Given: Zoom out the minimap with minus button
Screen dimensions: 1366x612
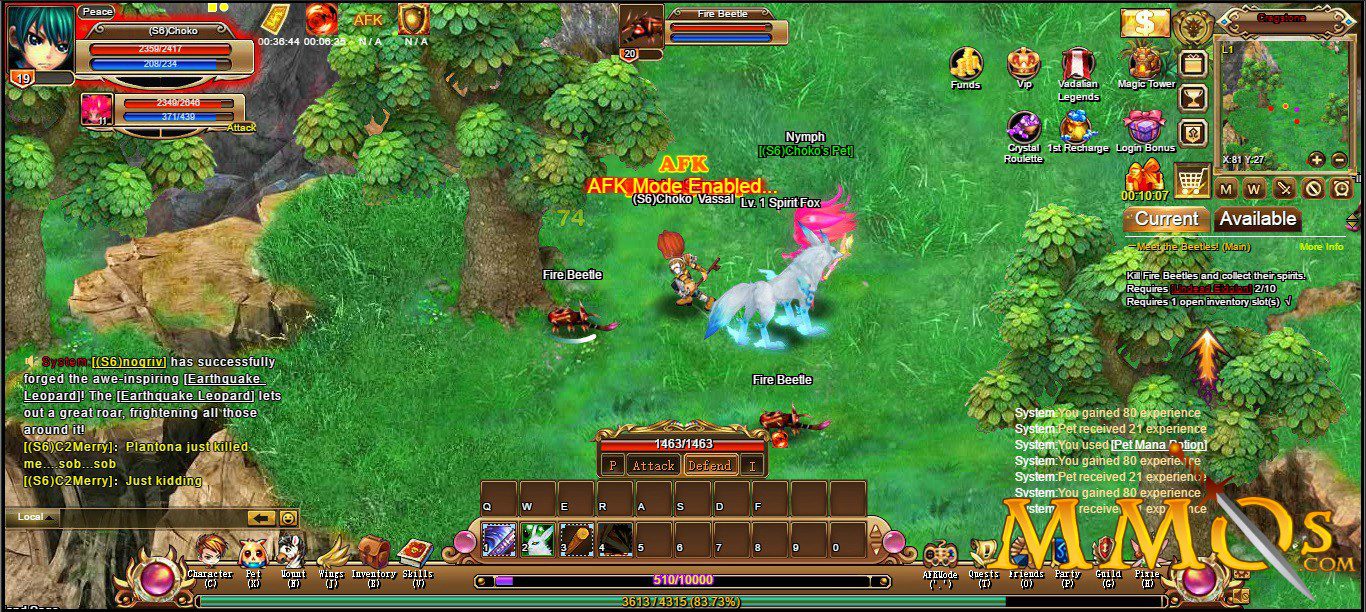Looking at the screenshot, I should pos(1339,160).
